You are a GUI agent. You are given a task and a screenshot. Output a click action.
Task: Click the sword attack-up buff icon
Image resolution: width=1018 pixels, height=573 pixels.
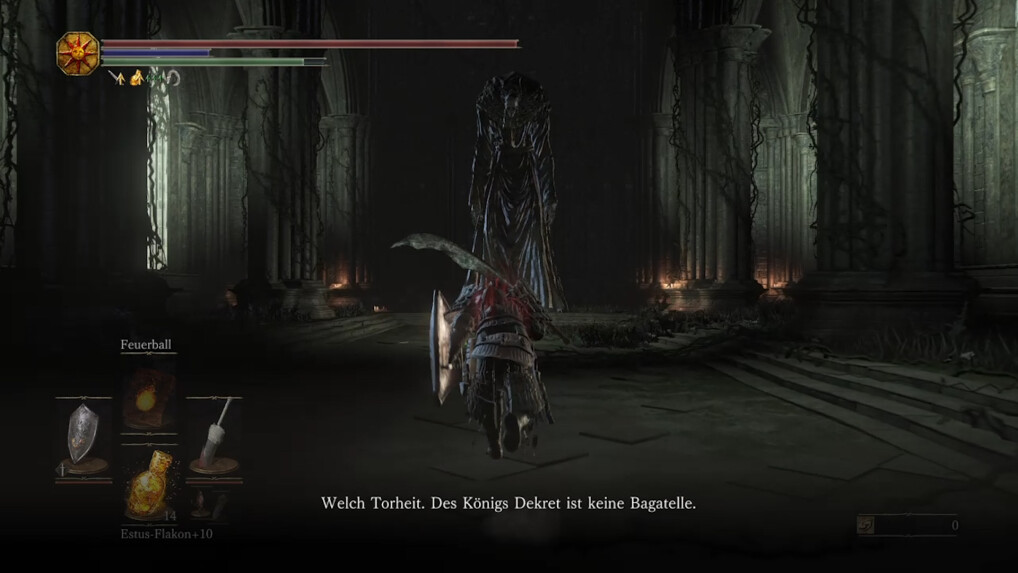(x=116, y=77)
